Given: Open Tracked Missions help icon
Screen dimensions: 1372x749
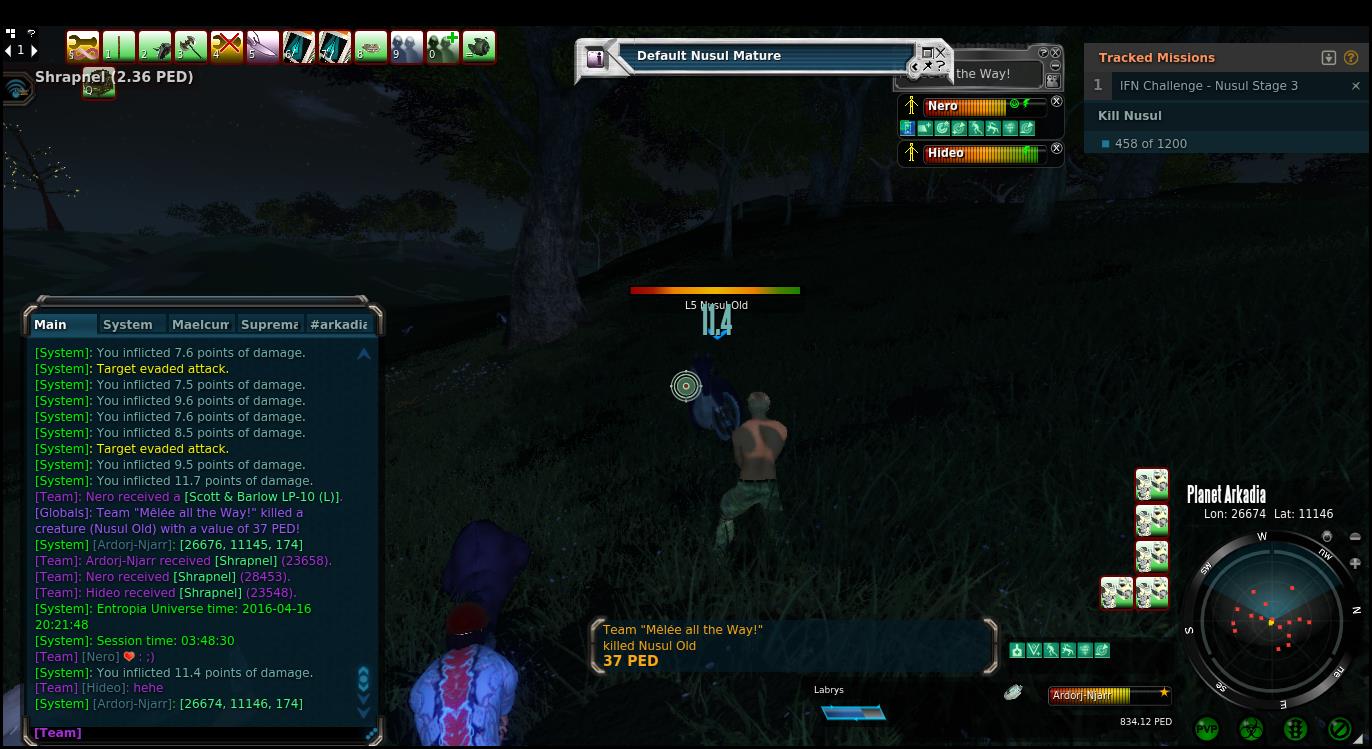Looking at the screenshot, I should point(1350,58).
